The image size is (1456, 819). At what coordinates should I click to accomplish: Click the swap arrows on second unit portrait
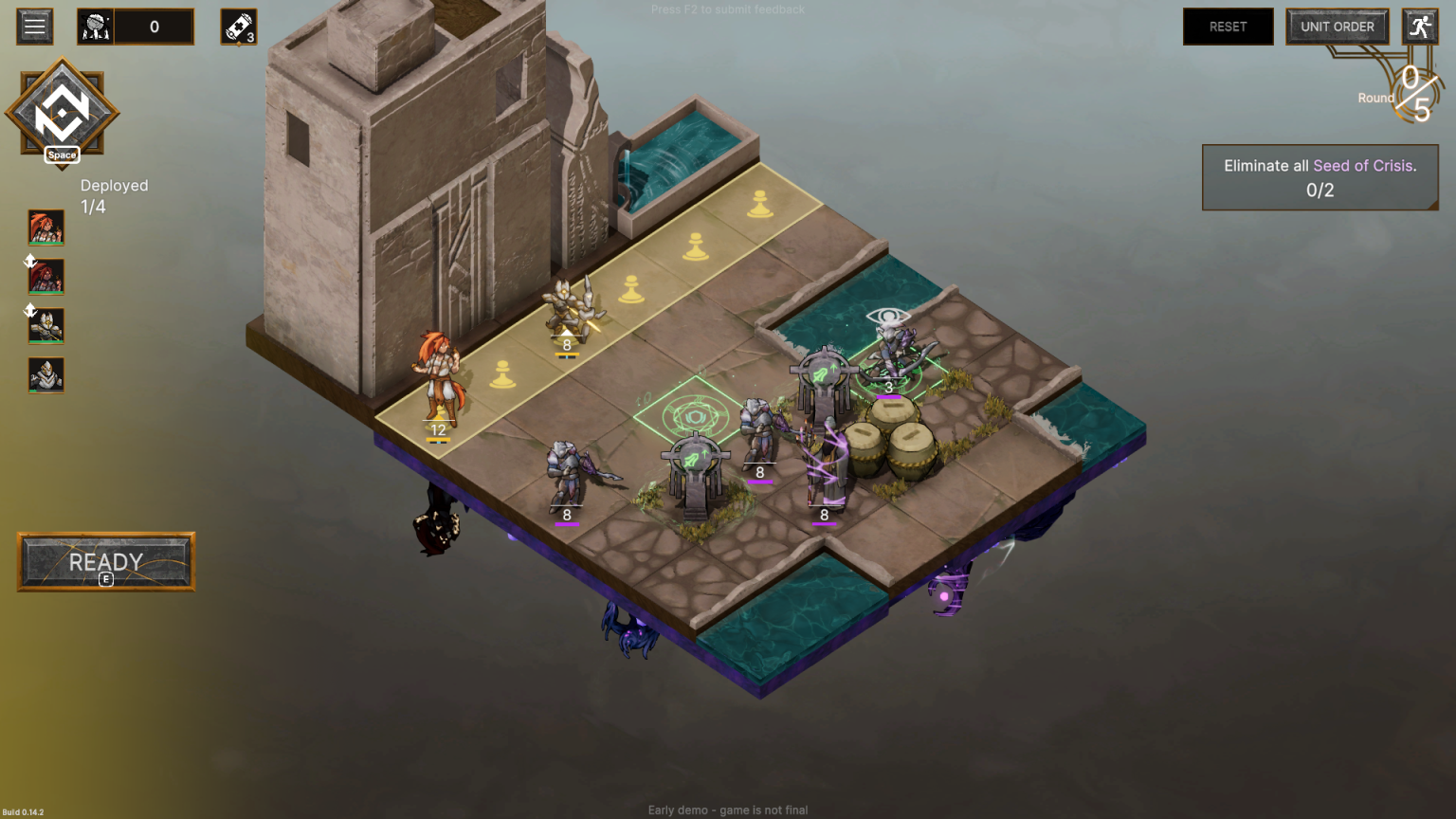pos(28,262)
